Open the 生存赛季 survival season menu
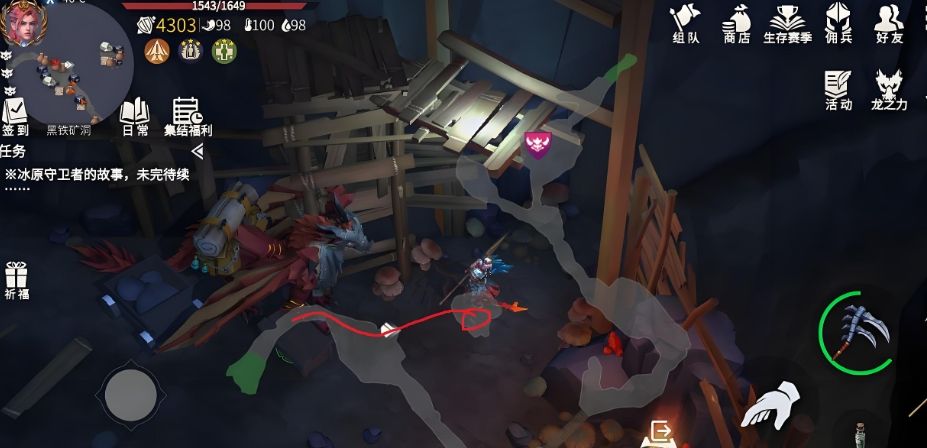The width and height of the screenshot is (927, 448). [x=789, y=23]
